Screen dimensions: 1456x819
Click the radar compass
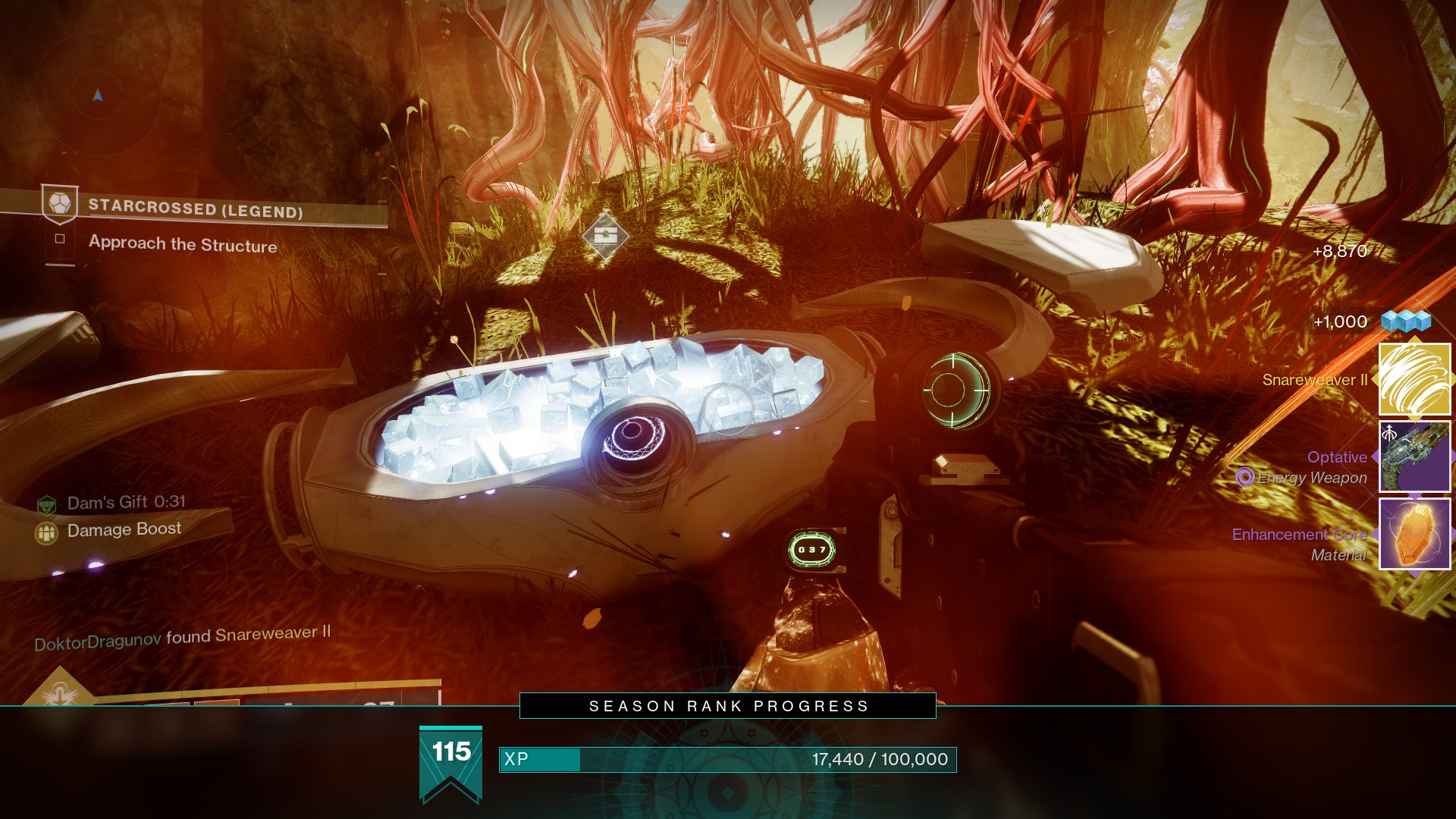(x=97, y=96)
